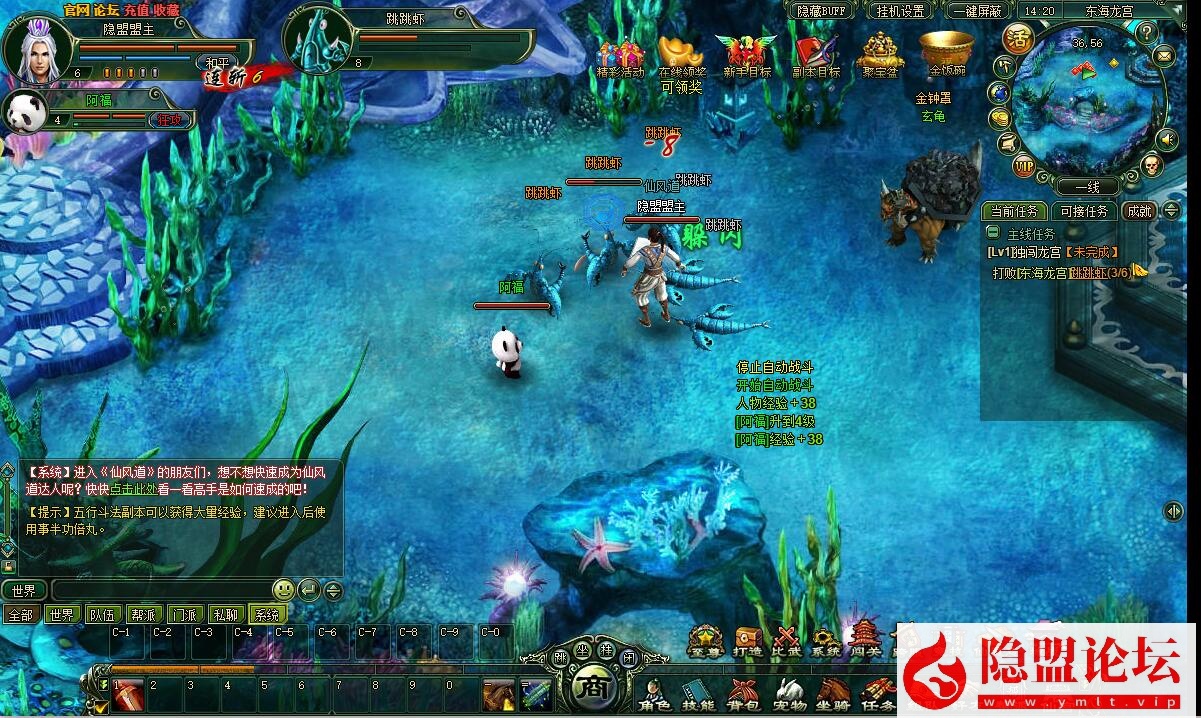Open the 背包 backpack
This screenshot has height=718, width=1201.
(x=743, y=693)
